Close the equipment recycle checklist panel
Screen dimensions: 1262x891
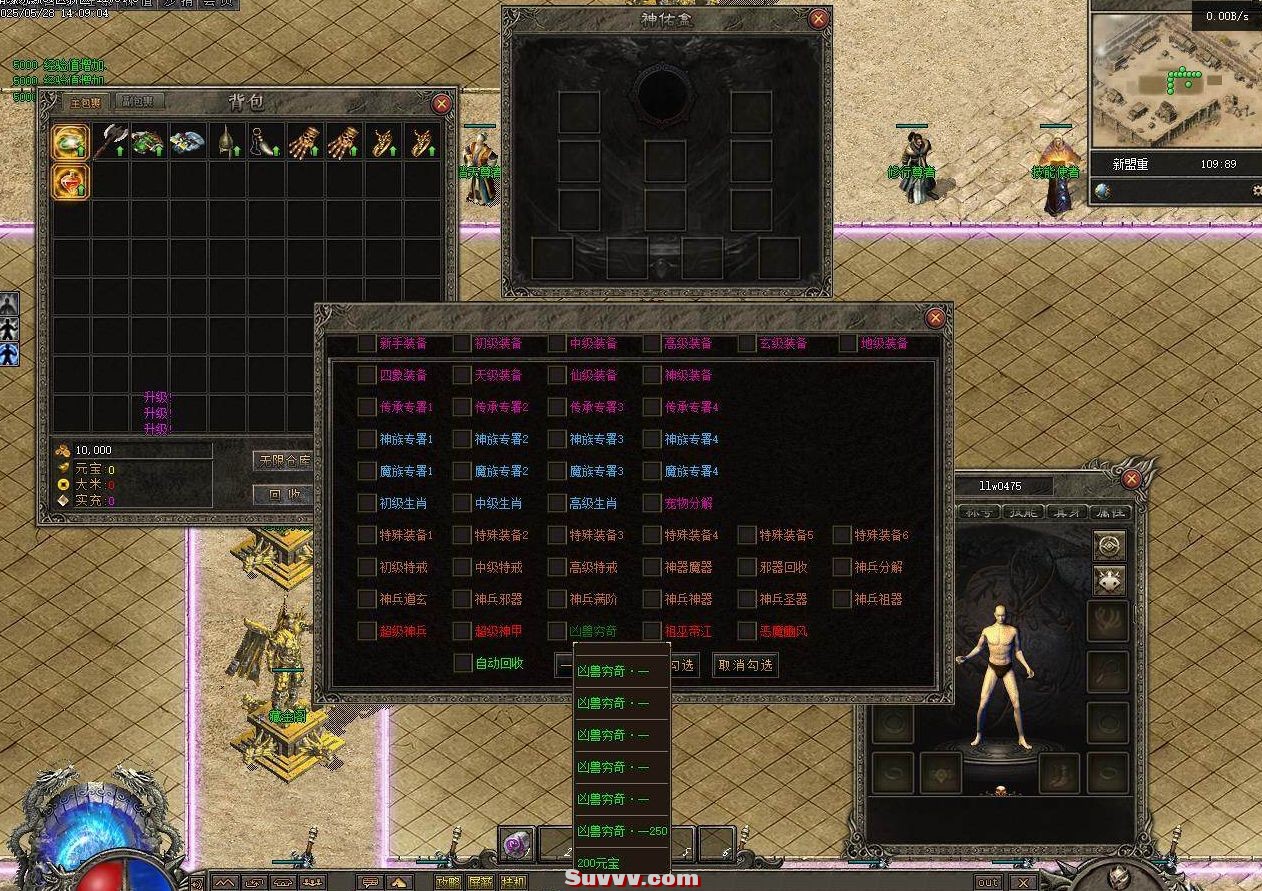935,318
